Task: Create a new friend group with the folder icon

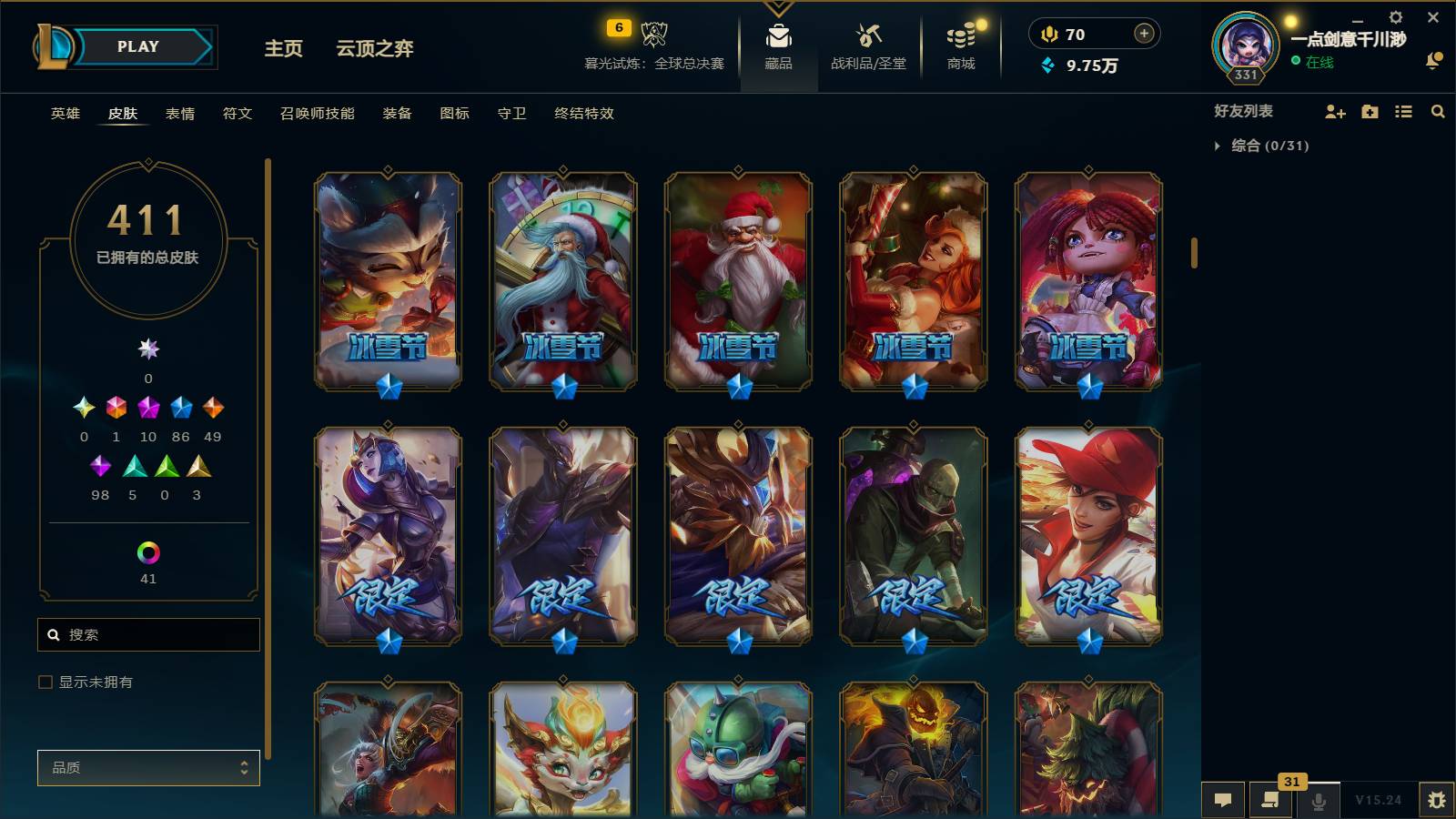Action: (x=1369, y=111)
